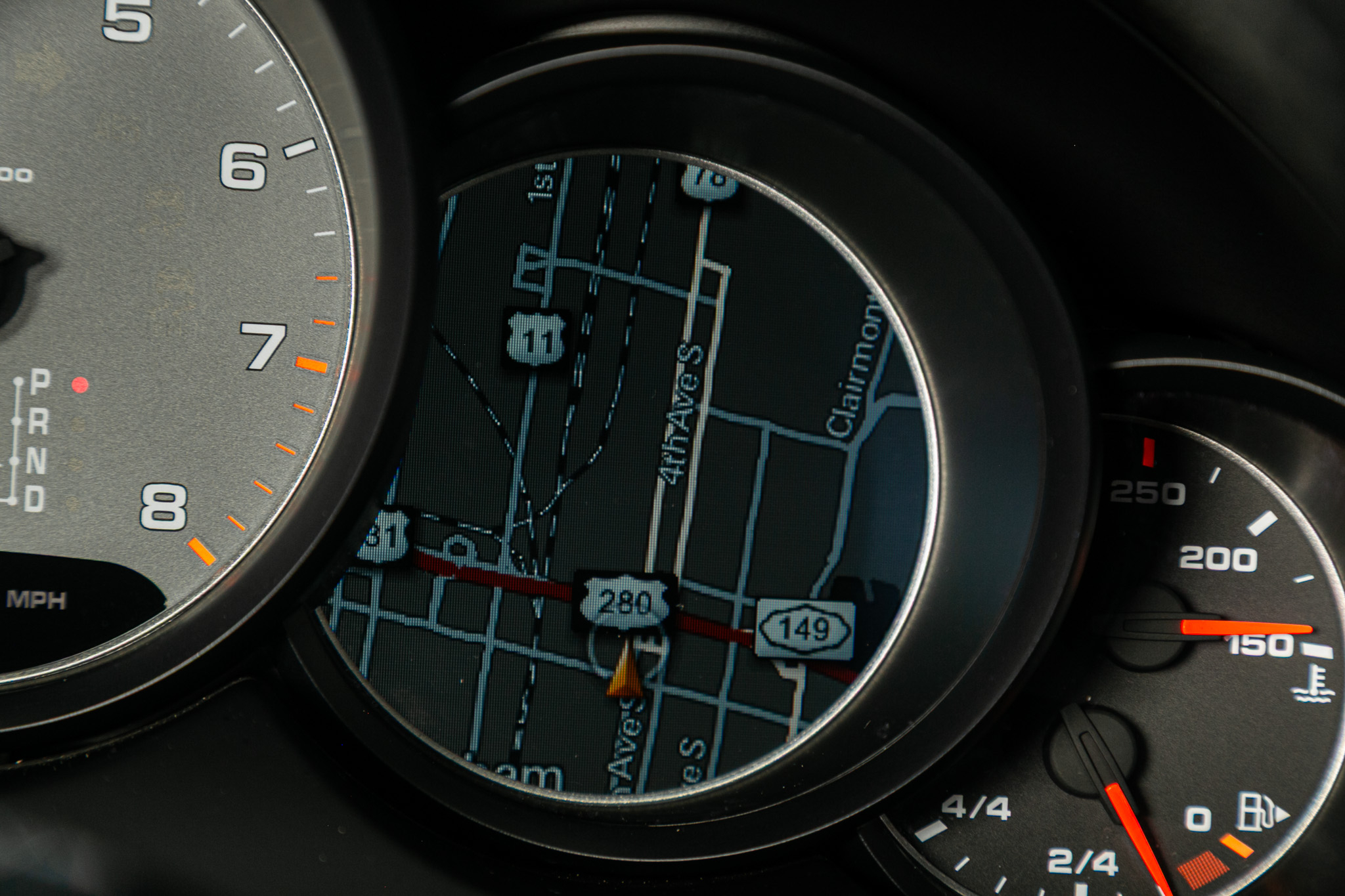
Task: Click the US 11 highway shield
Action: (537, 339)
